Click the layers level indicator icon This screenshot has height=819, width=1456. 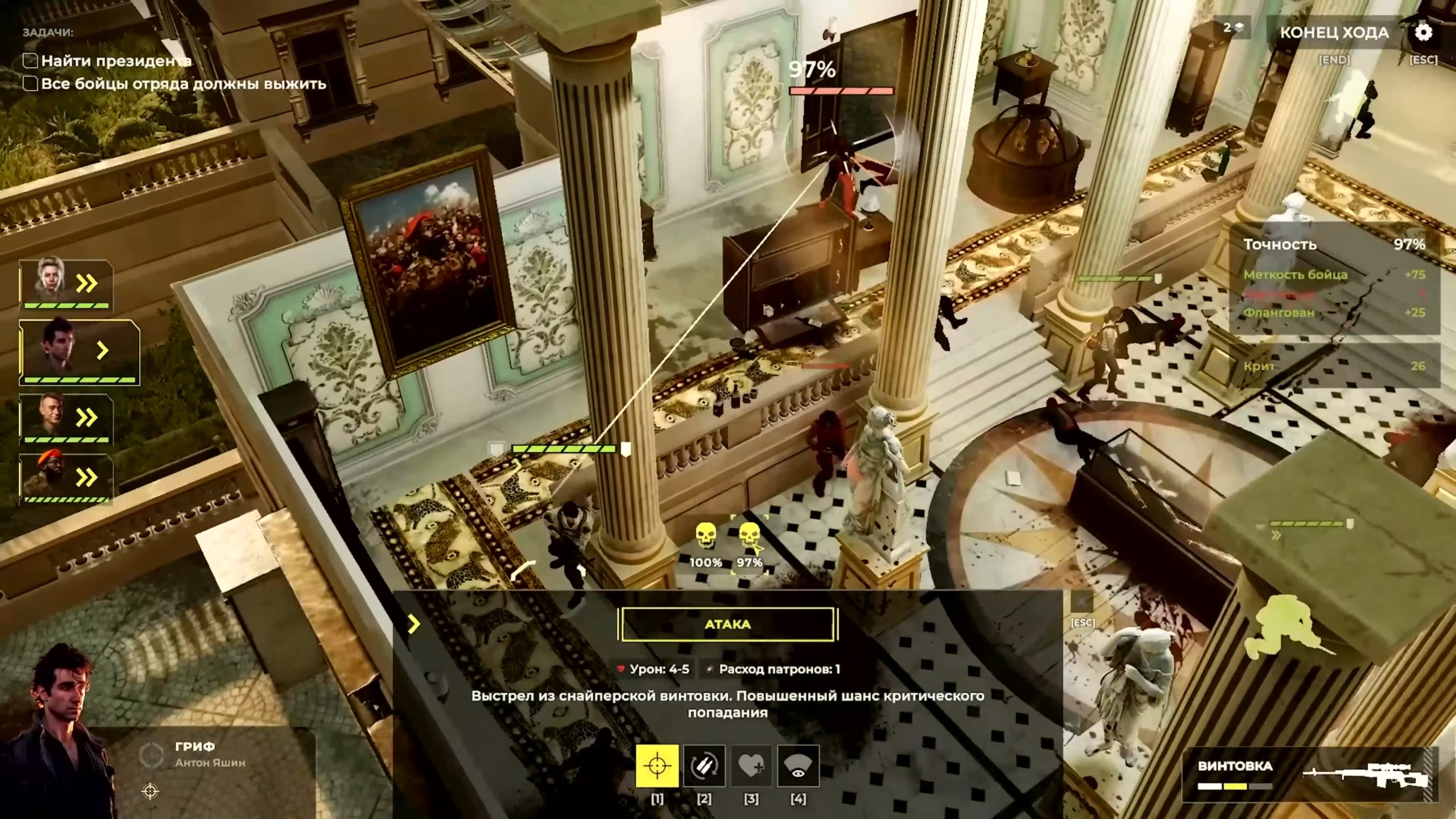pos(1234,27)
